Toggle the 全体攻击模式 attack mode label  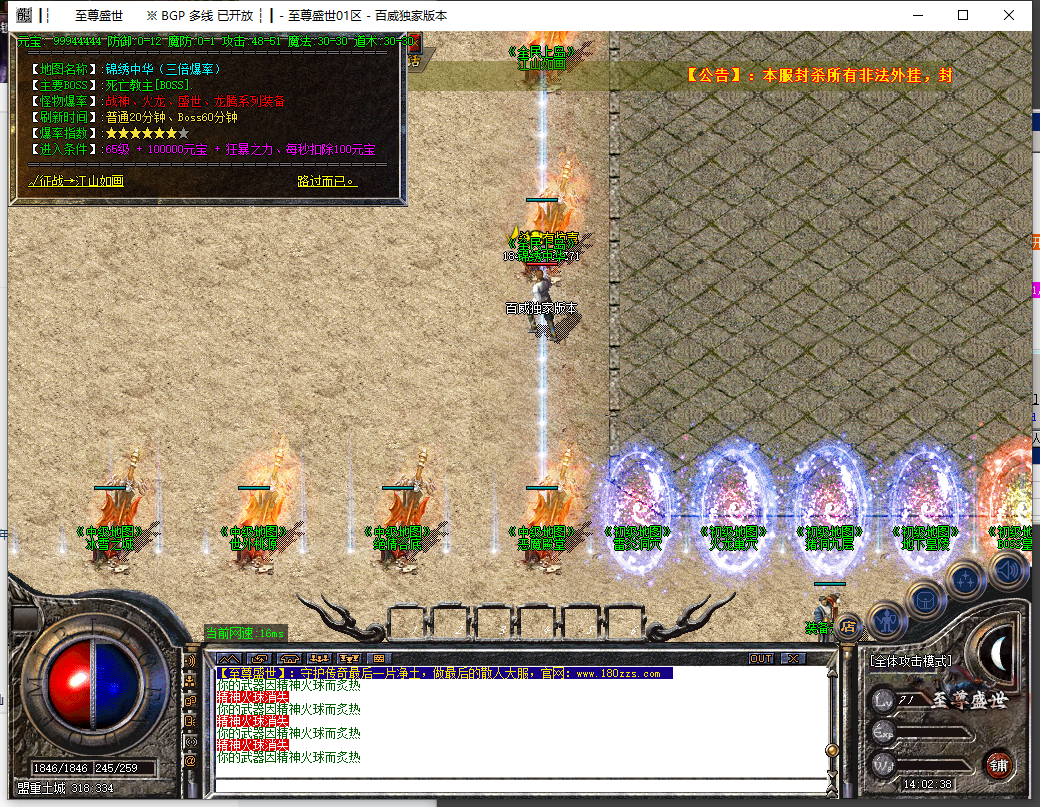[x=910, y=661]
